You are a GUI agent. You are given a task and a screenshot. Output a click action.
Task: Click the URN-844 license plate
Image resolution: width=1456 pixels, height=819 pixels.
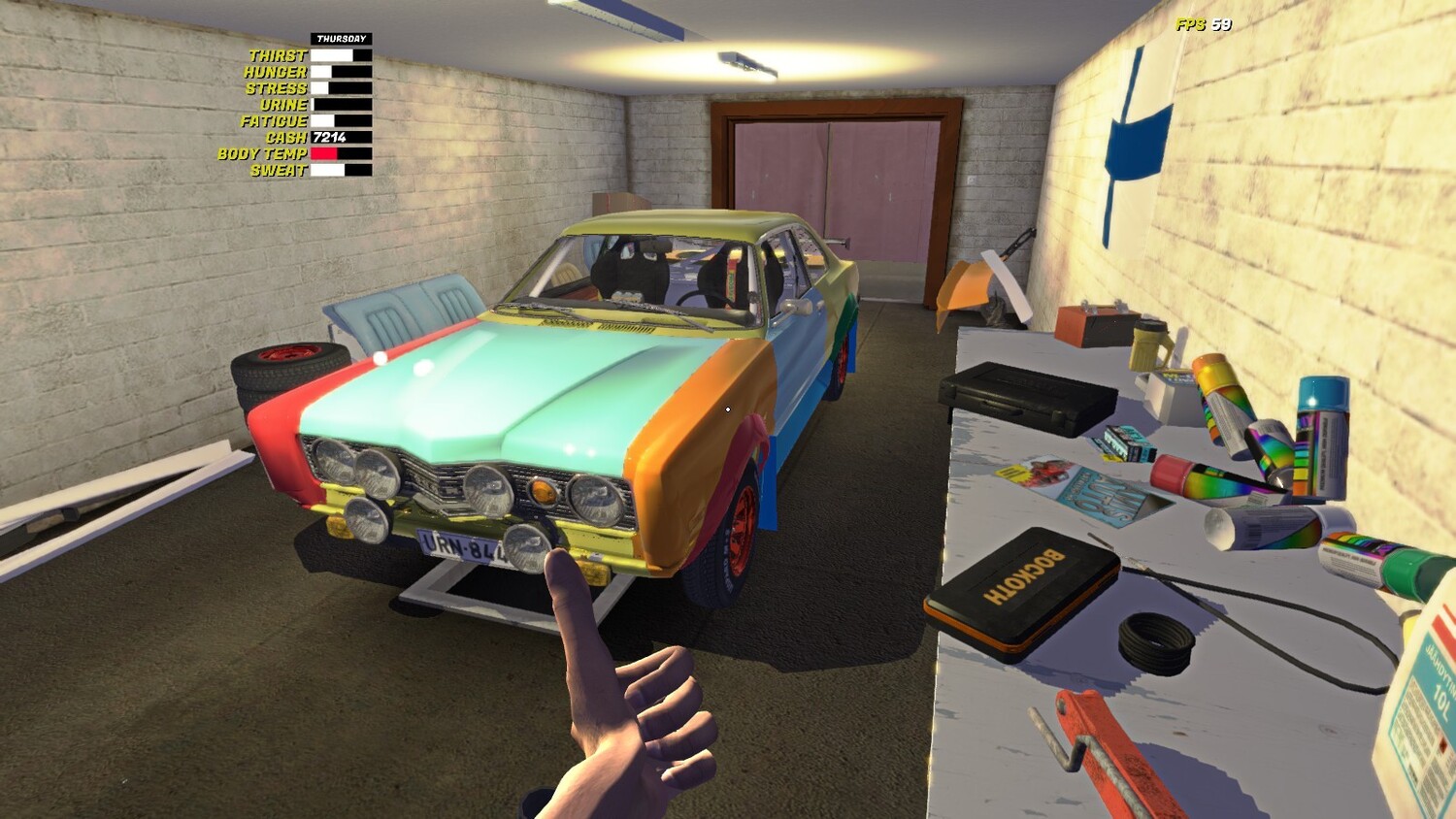click(456, 543)
